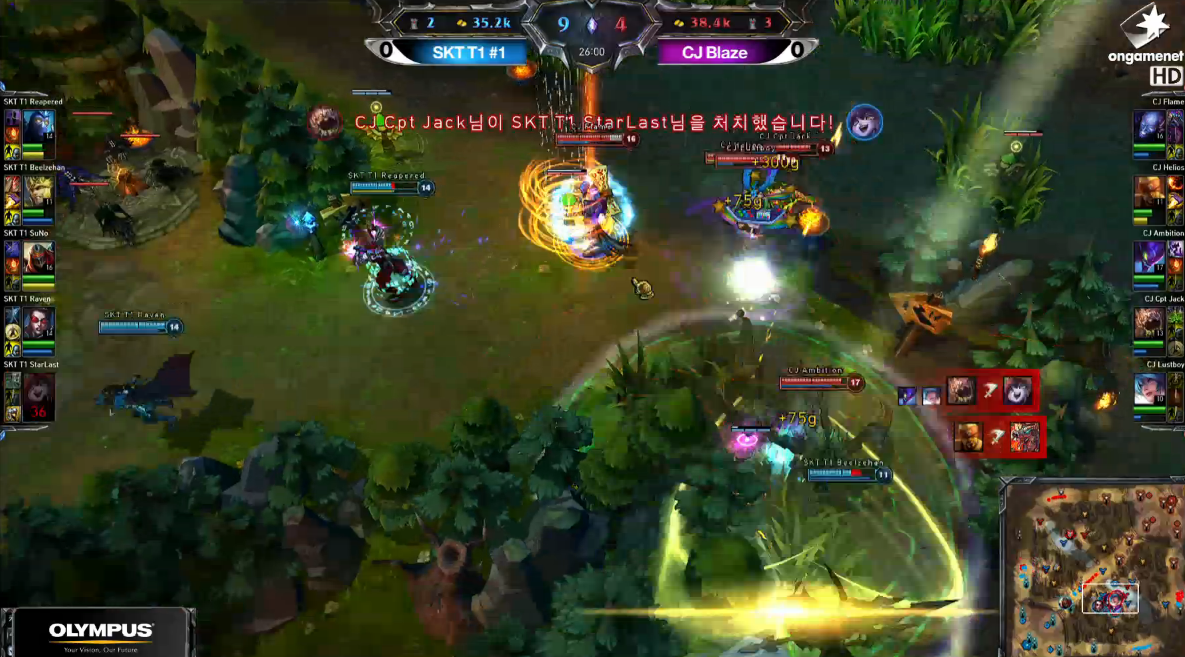Select CJ Cpt Jack's champion portrait
The image size is (1185, 657).
1146,323
